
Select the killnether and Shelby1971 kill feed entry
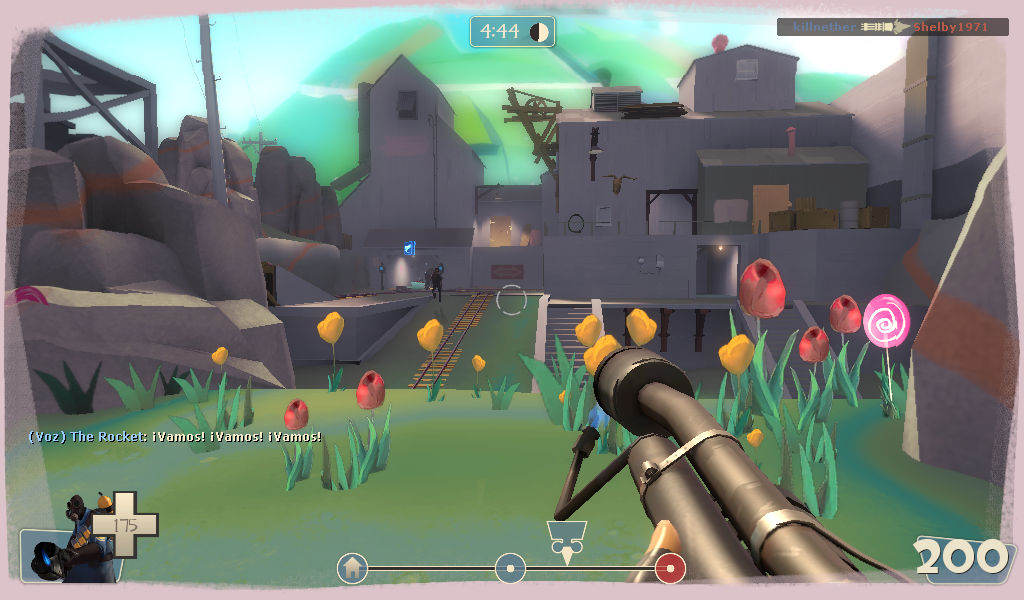892,27
